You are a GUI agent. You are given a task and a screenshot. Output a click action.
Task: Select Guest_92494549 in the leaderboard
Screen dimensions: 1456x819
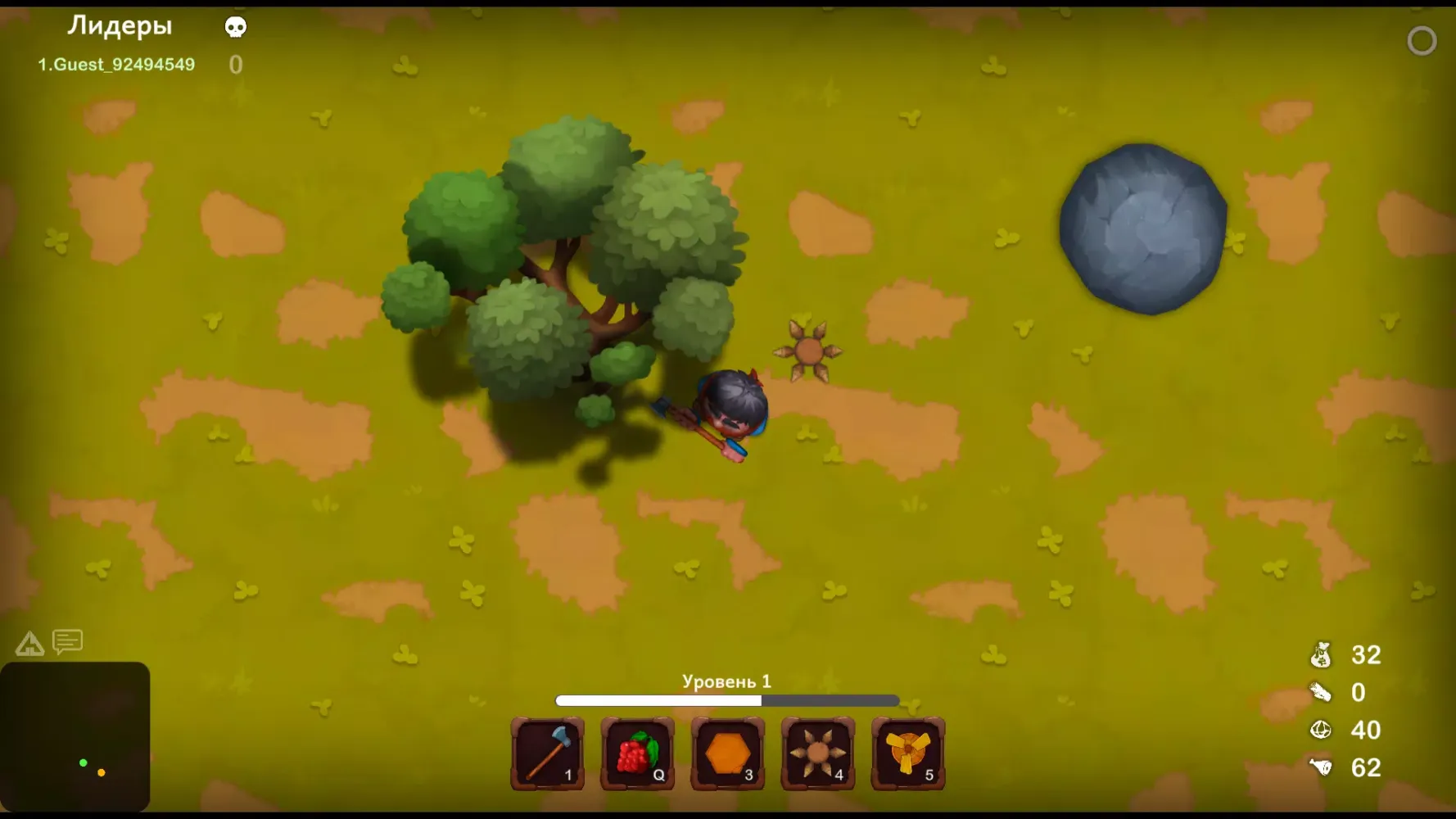[x=116, y=65]
